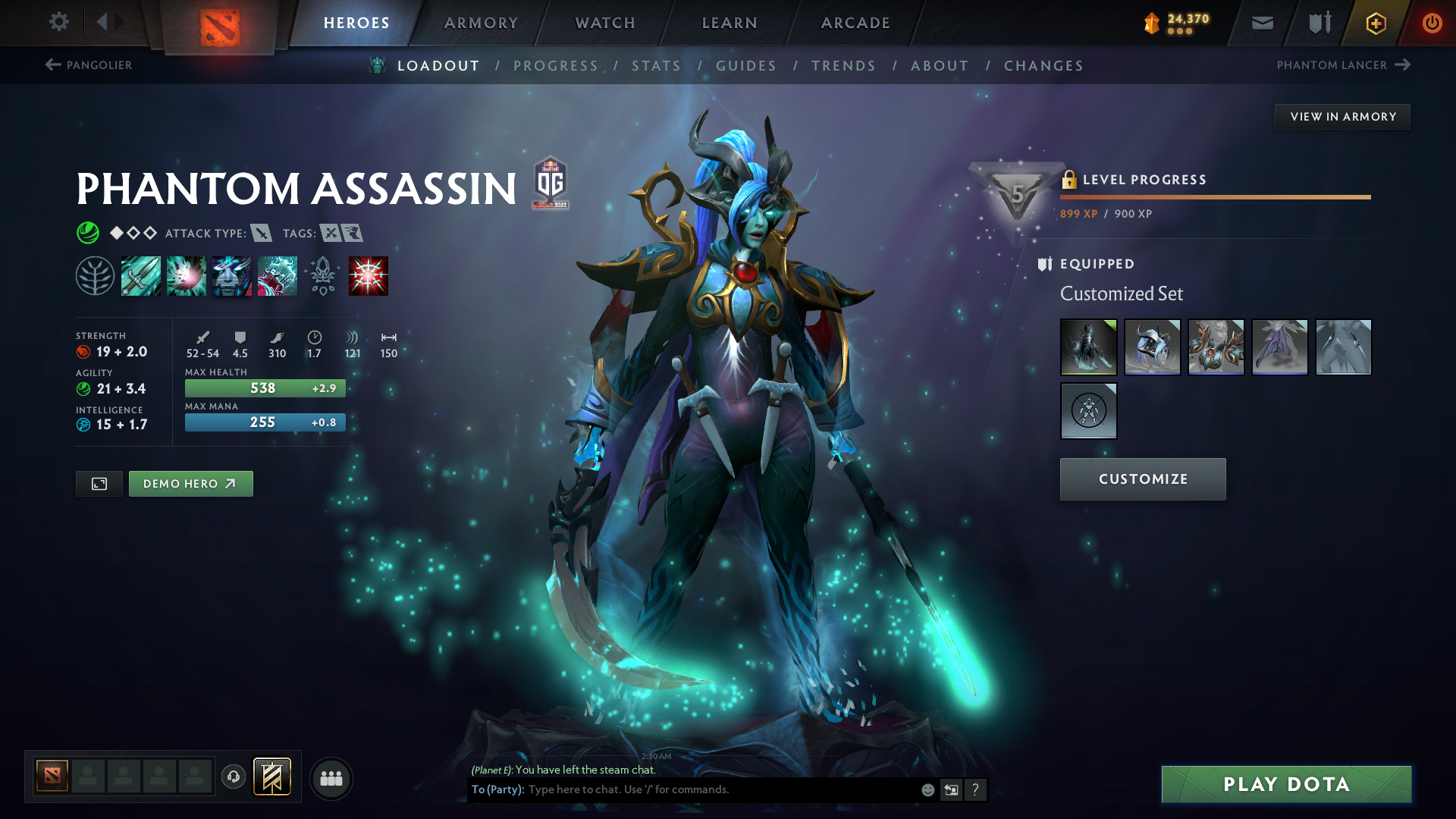This screenshot has width=1456, height=819.
Task: Click the melee attack type indicator
Action: (x=262, y=233)
